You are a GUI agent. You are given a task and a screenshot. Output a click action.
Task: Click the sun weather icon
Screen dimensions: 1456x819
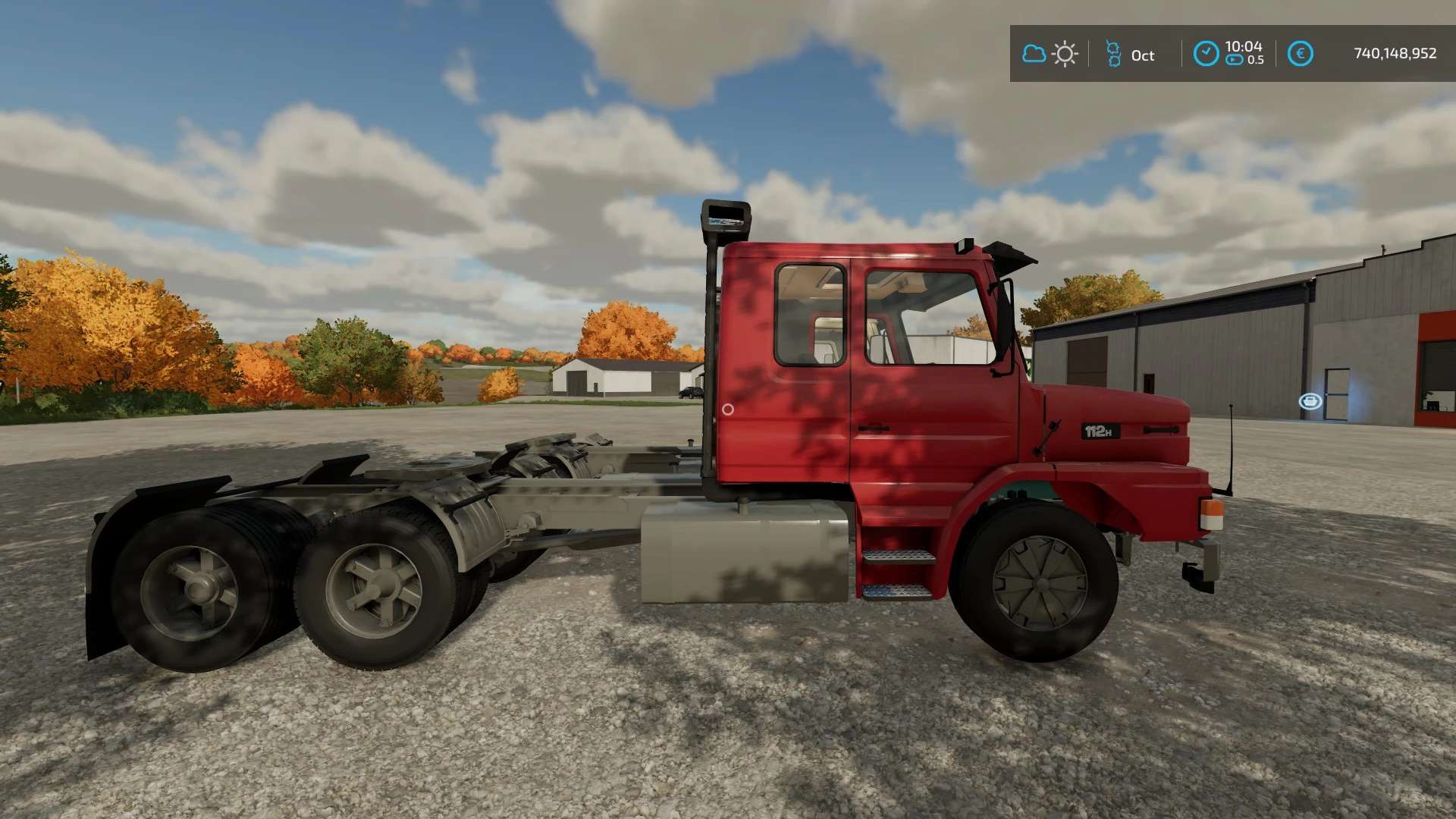tap(1065, 54)
